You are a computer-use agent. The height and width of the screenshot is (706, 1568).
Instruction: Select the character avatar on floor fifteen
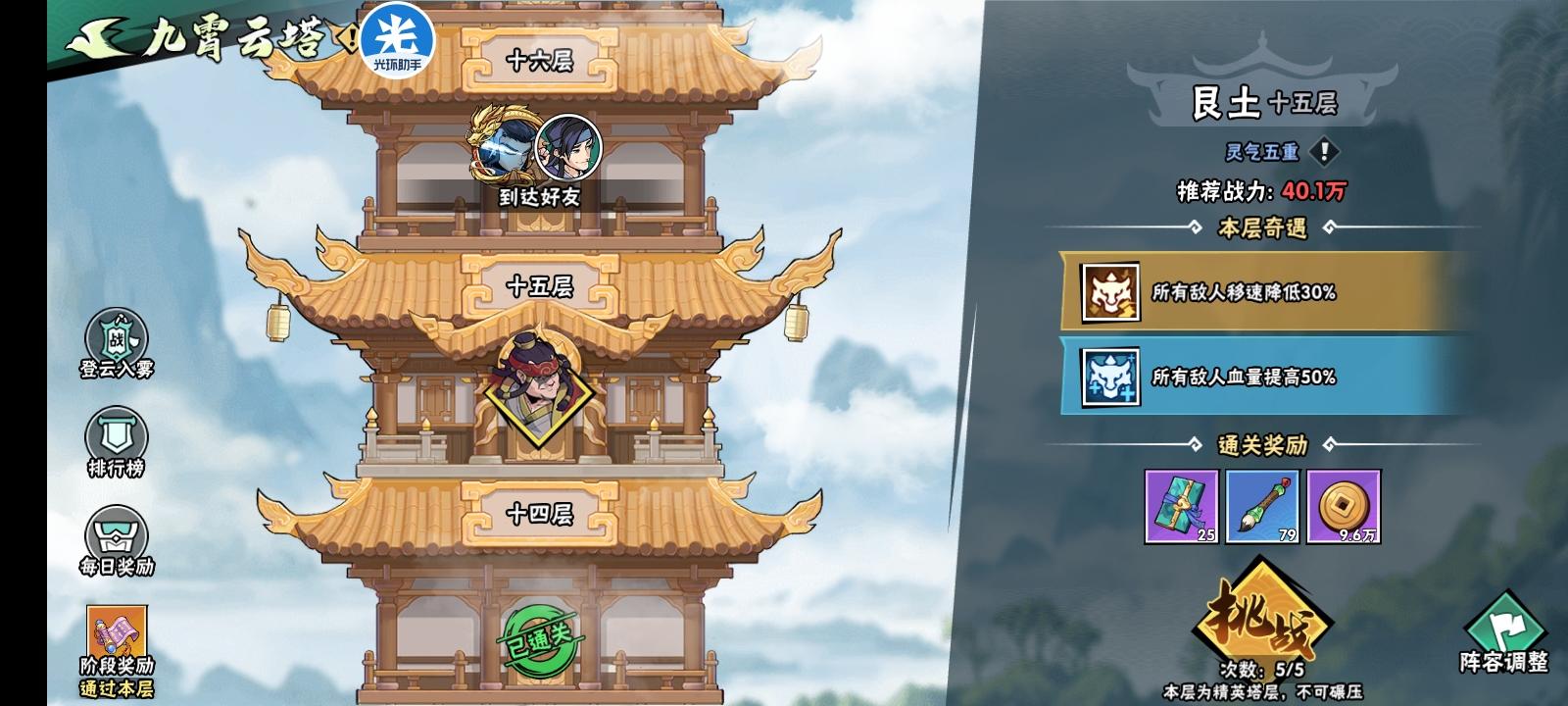click(x=536, y=392)
